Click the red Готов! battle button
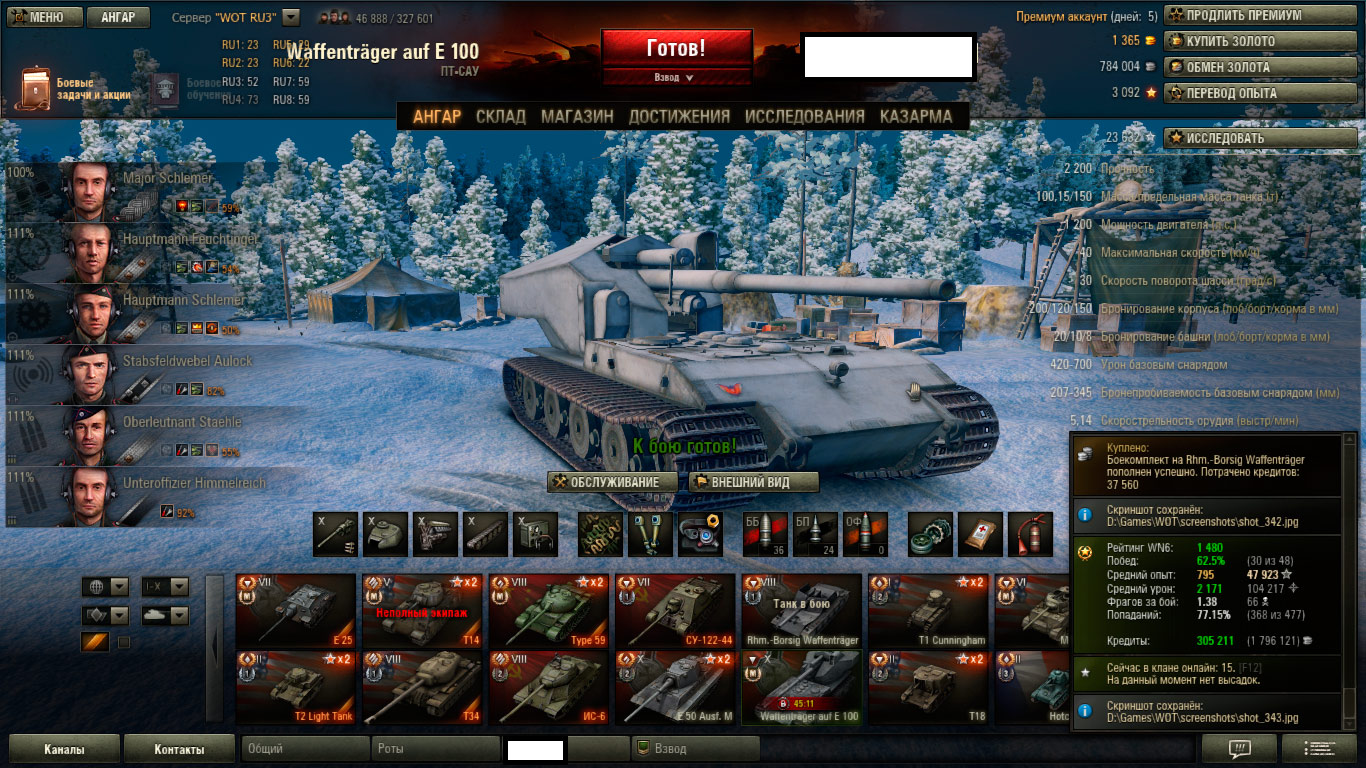This screenshot has height=768, width=1366. 676,48
